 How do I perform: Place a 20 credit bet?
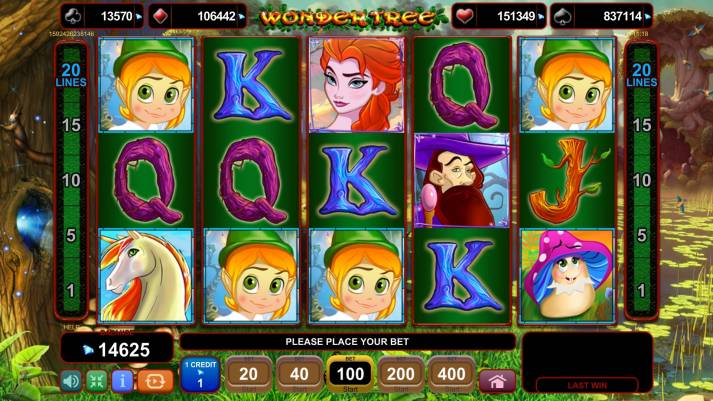(249, 375)
